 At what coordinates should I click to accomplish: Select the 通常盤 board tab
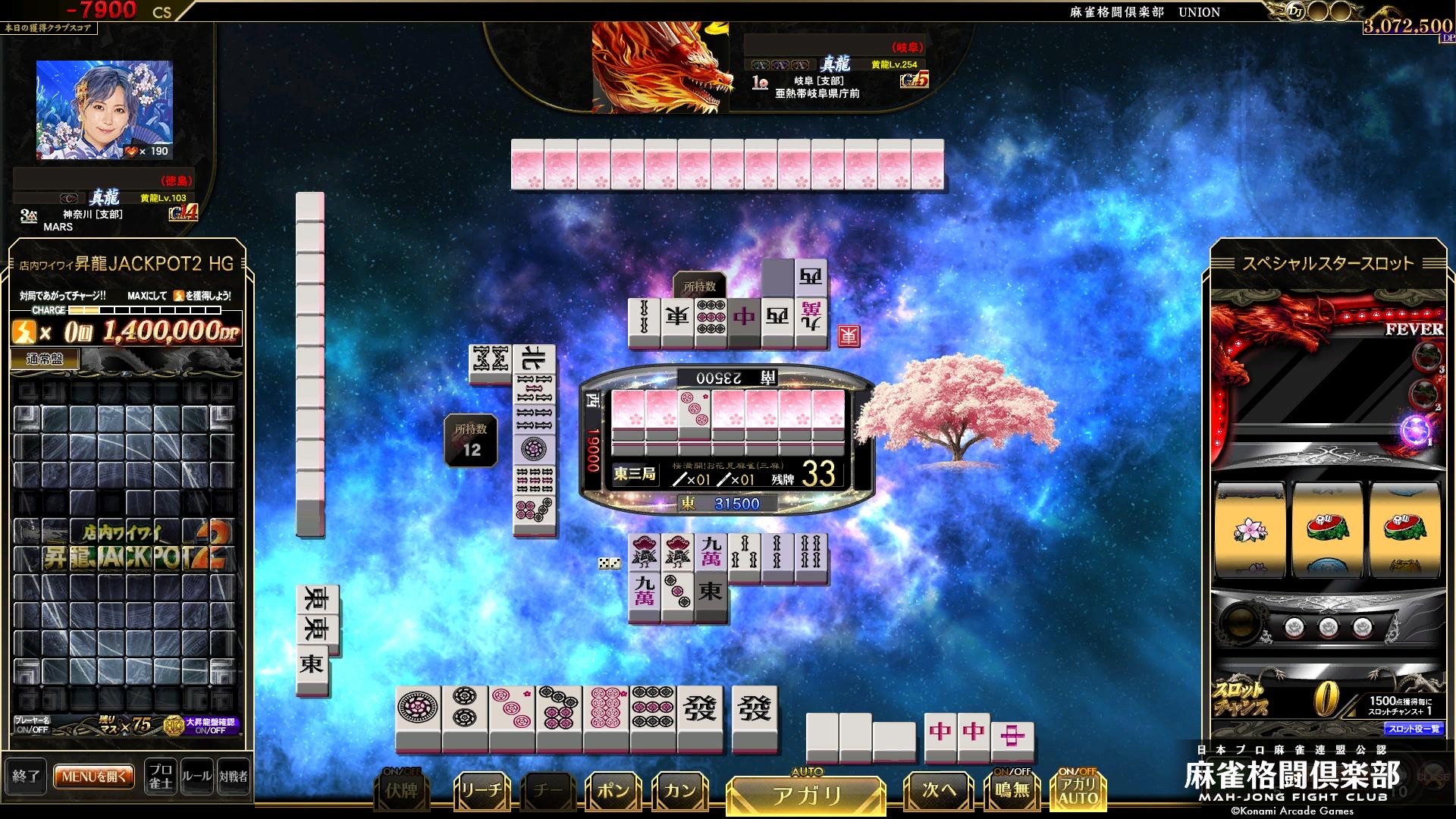(x=44, y=359)
